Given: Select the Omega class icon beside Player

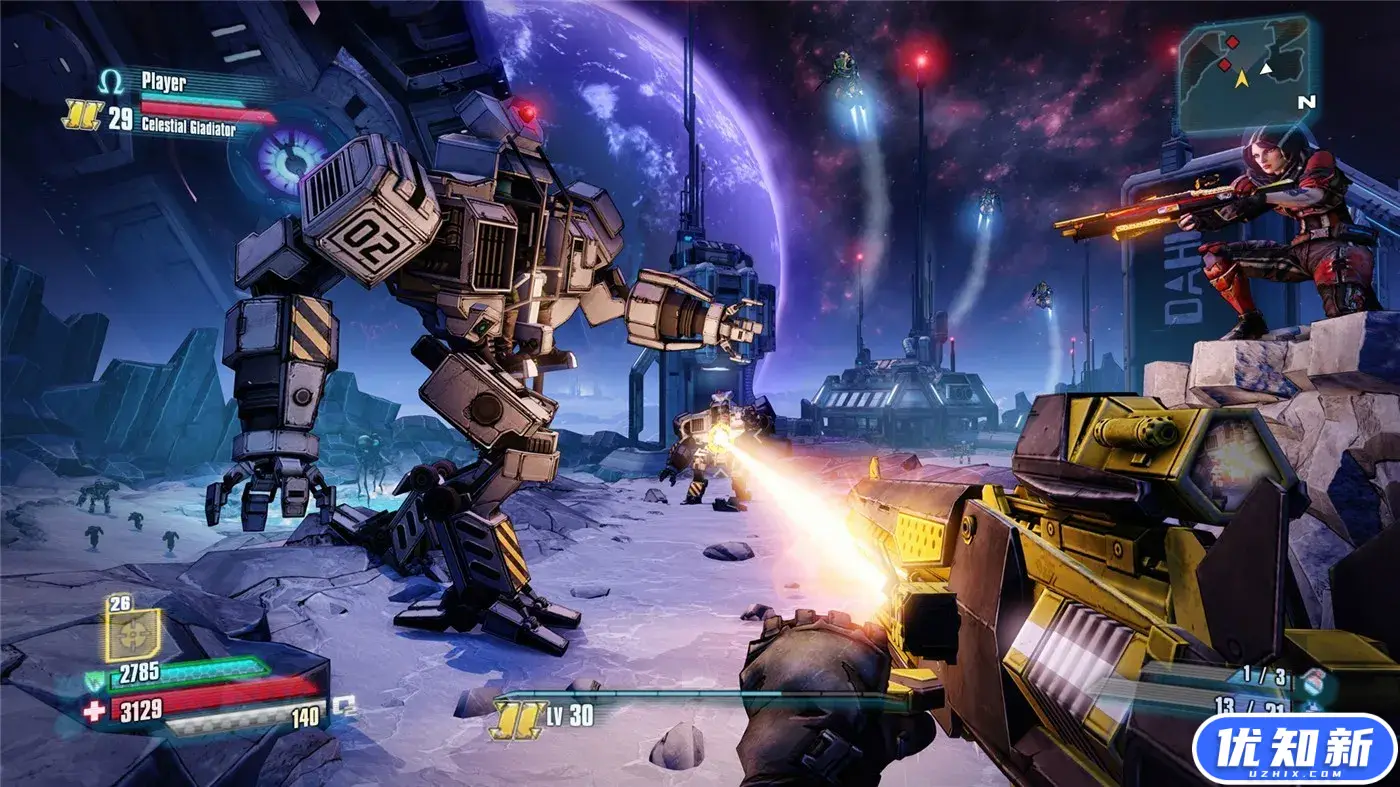Looking at the screenshot, I should [110, 81].
